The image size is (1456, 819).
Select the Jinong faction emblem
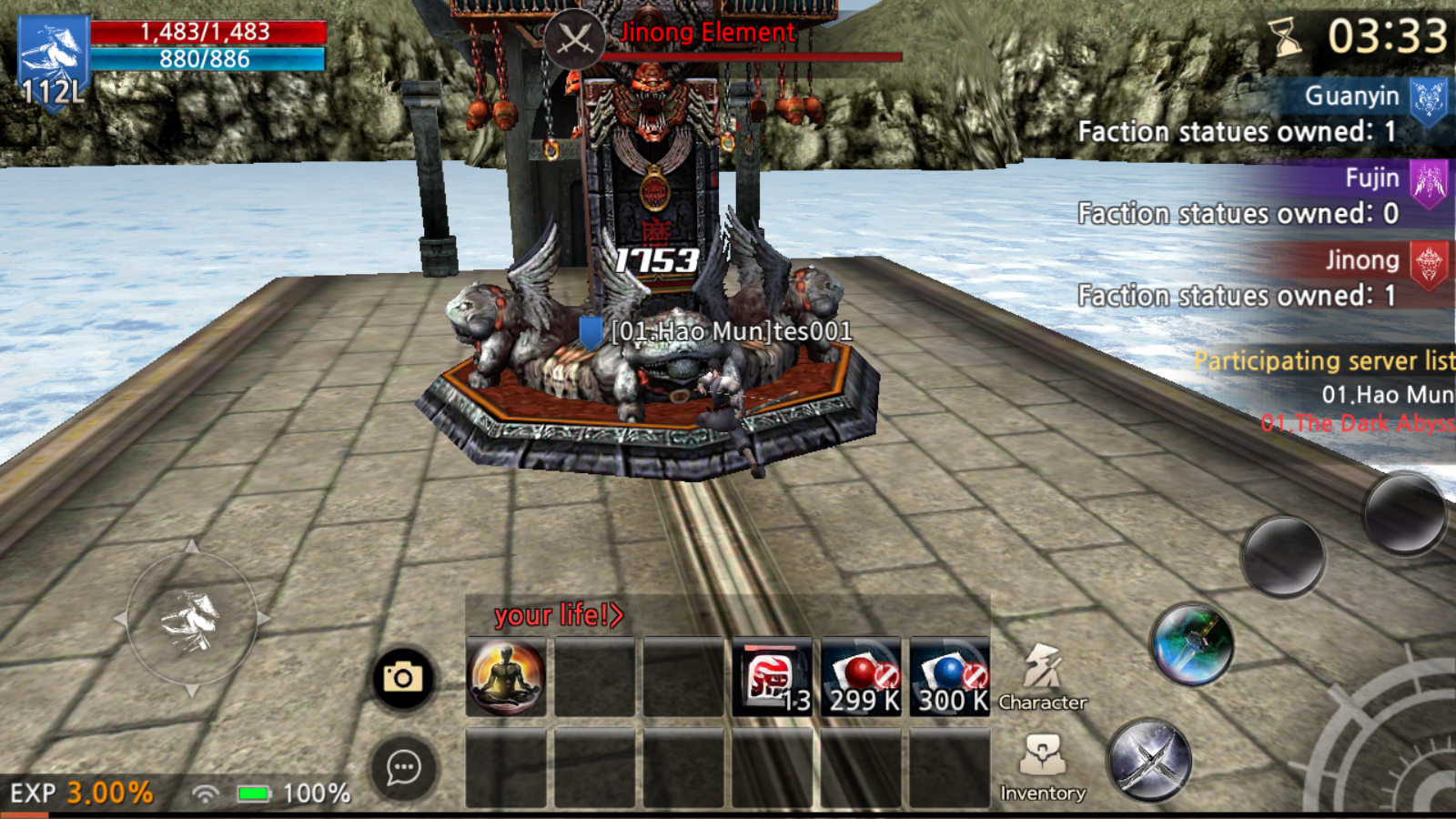coord(1428,263)
